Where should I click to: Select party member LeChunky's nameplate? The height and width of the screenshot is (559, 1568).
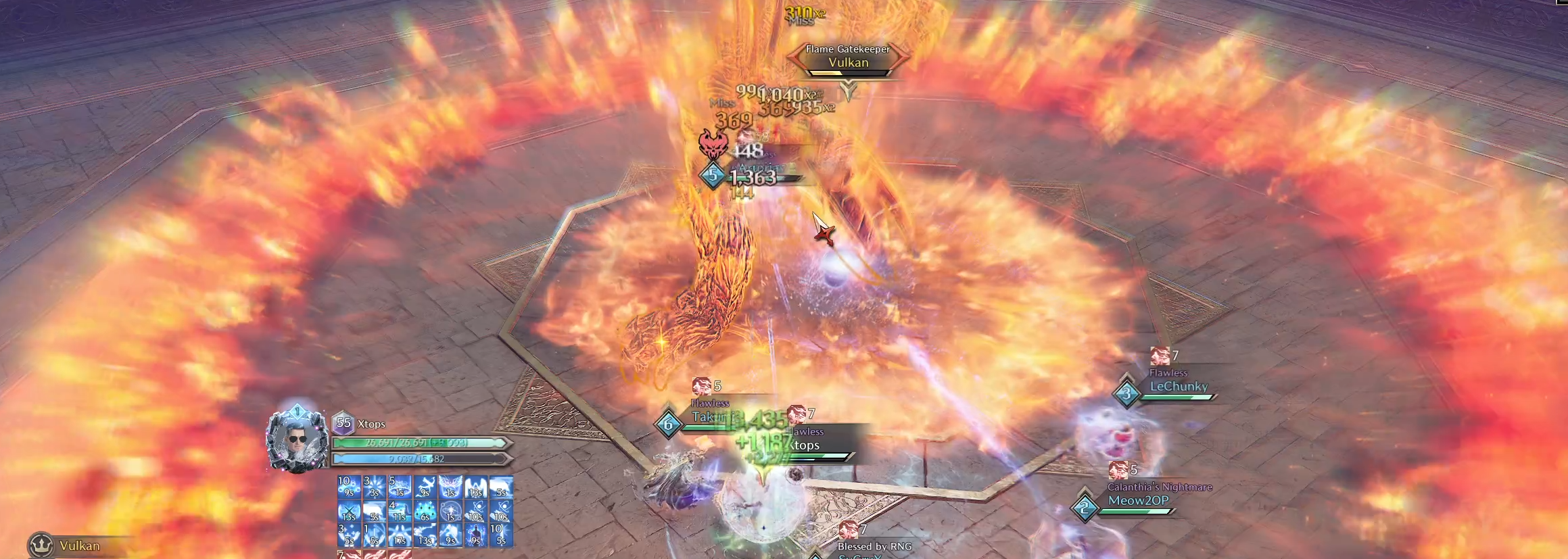[1178, 387]
